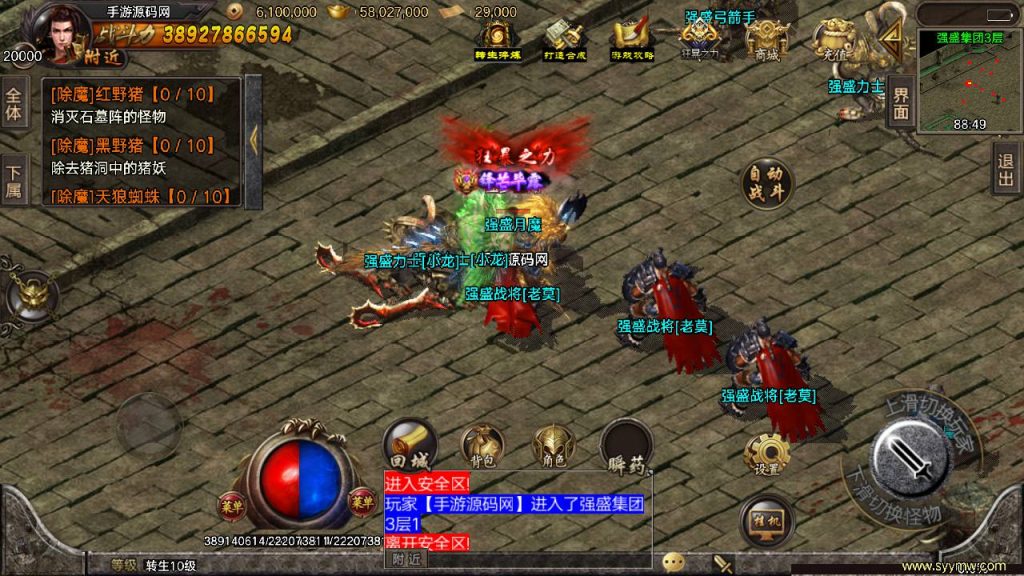Viewport: 1024px width, 576px height.
Task: Use the 回城 return-to-town scroll
Action: click(x=409, y=446)
